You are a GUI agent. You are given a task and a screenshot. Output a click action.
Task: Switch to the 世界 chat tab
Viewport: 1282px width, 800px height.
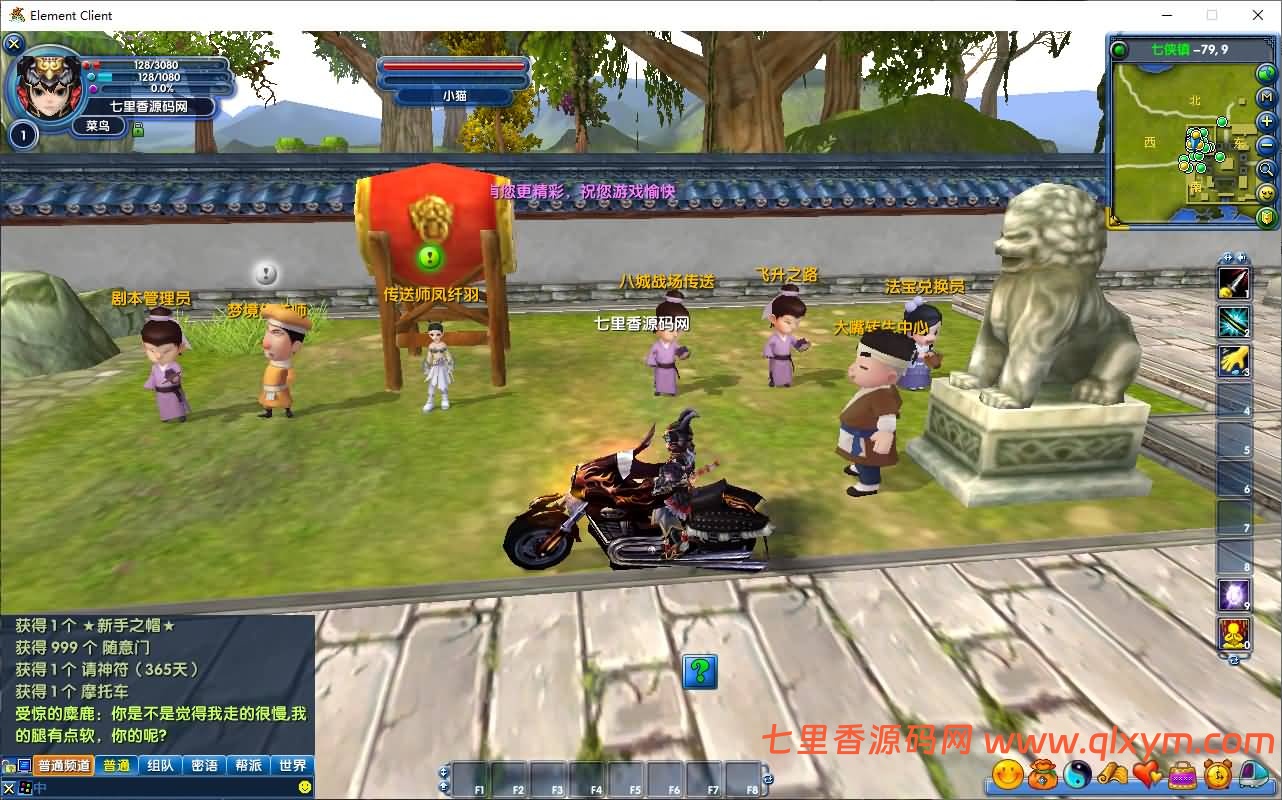(293, 764)
